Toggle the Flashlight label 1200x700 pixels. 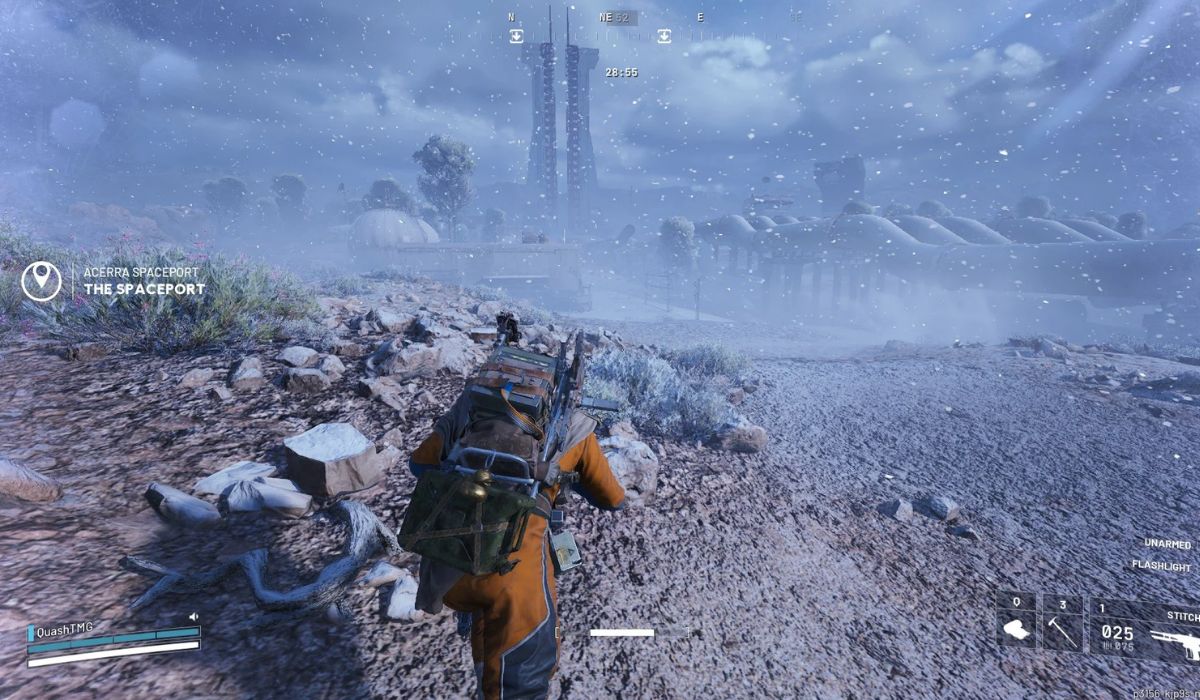[x=1161, y=565]
